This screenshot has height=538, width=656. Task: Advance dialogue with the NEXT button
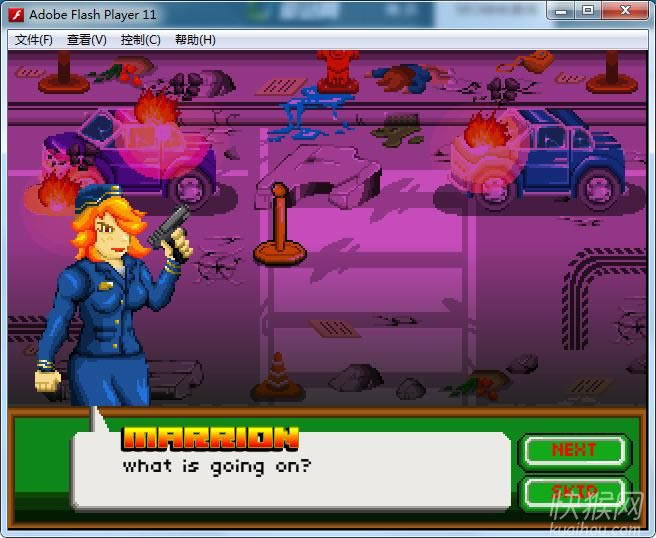point(574,451)
